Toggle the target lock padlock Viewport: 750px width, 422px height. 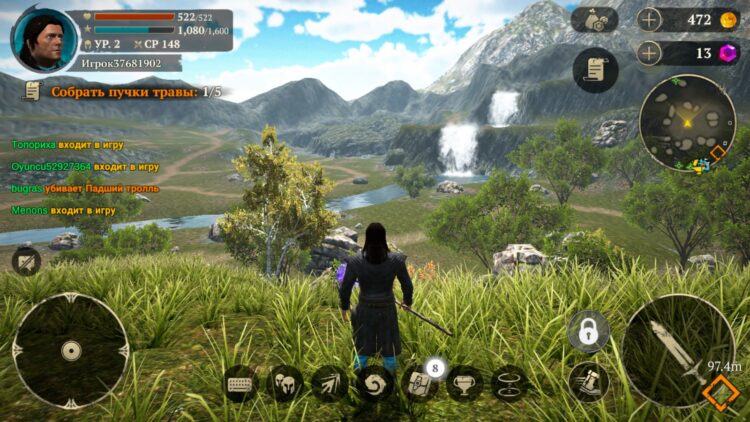[588, 331]
